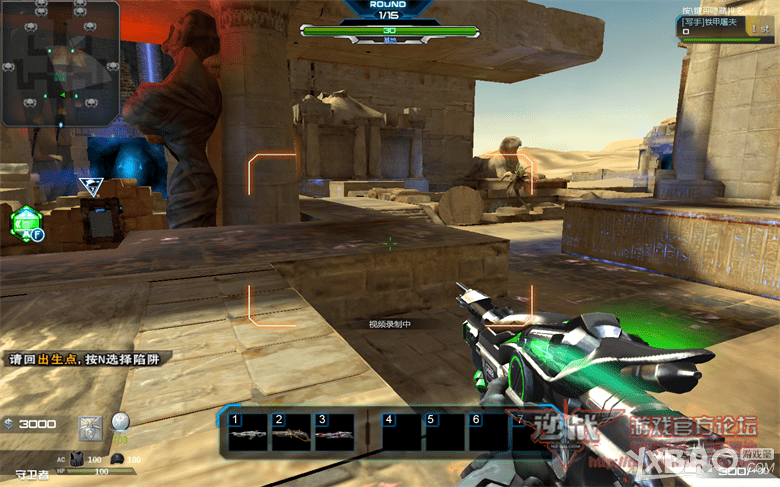The image size is (780, 487).
Task: Click the green hexagon skill icon
Action: pyautogui.click(x=24, y=222)
